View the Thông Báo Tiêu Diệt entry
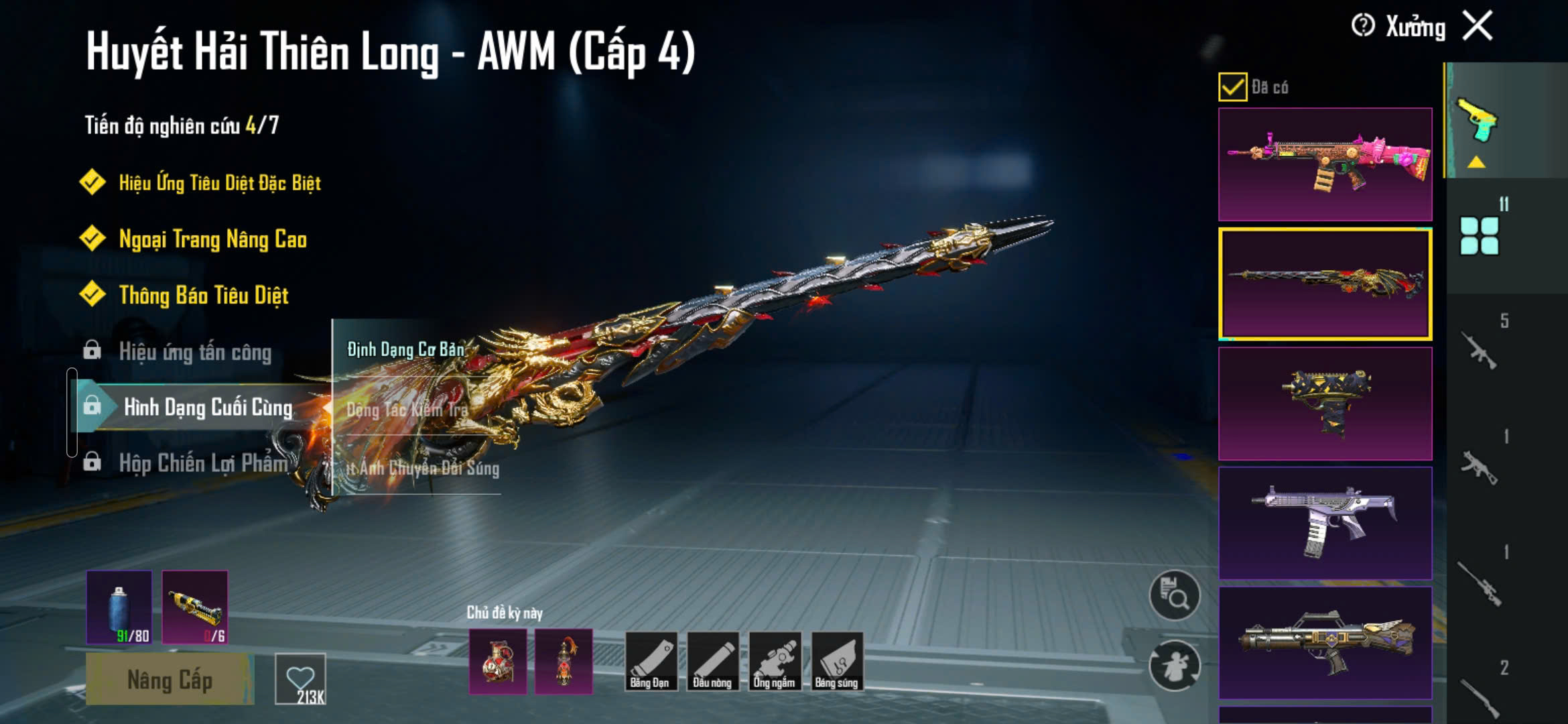This screenshot has height=724, width=1568. point(203,295)
